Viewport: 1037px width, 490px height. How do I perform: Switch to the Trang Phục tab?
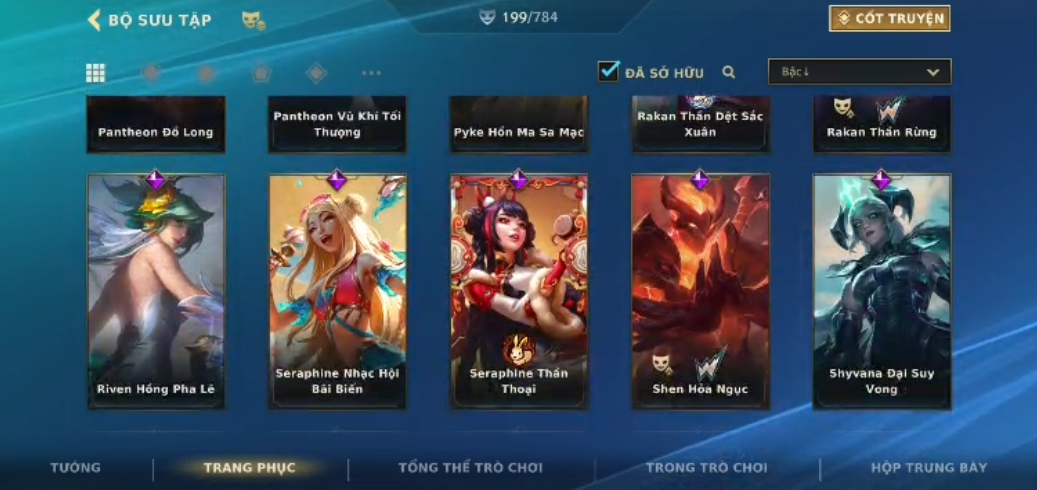pyautogui.click(x=249, y=468)
